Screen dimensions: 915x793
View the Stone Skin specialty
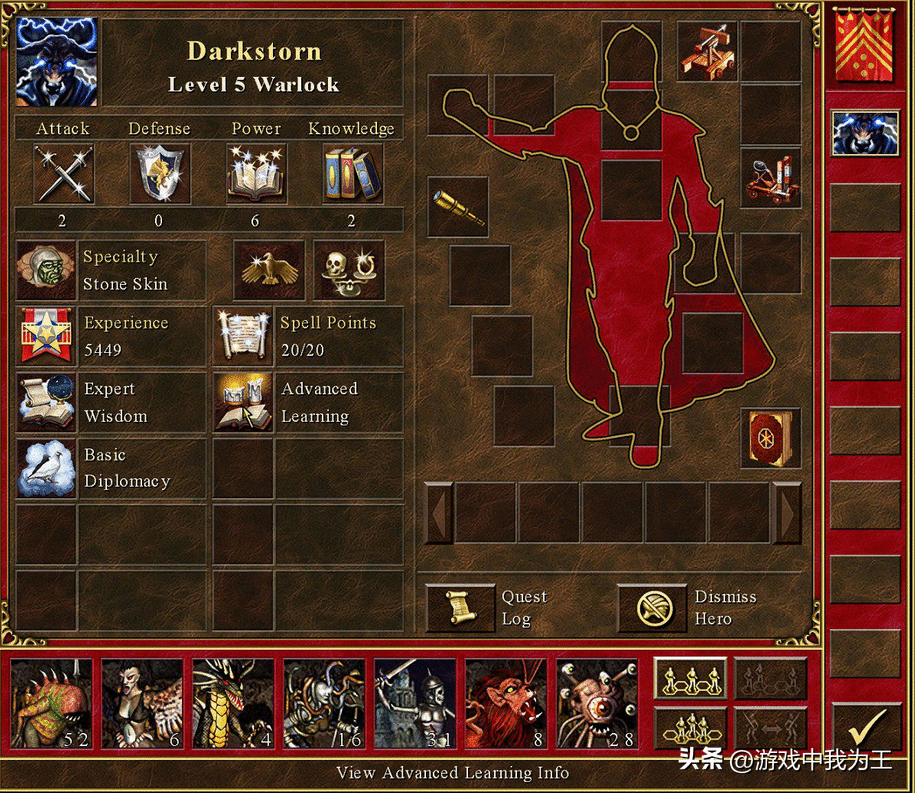[x=47, y=271]
